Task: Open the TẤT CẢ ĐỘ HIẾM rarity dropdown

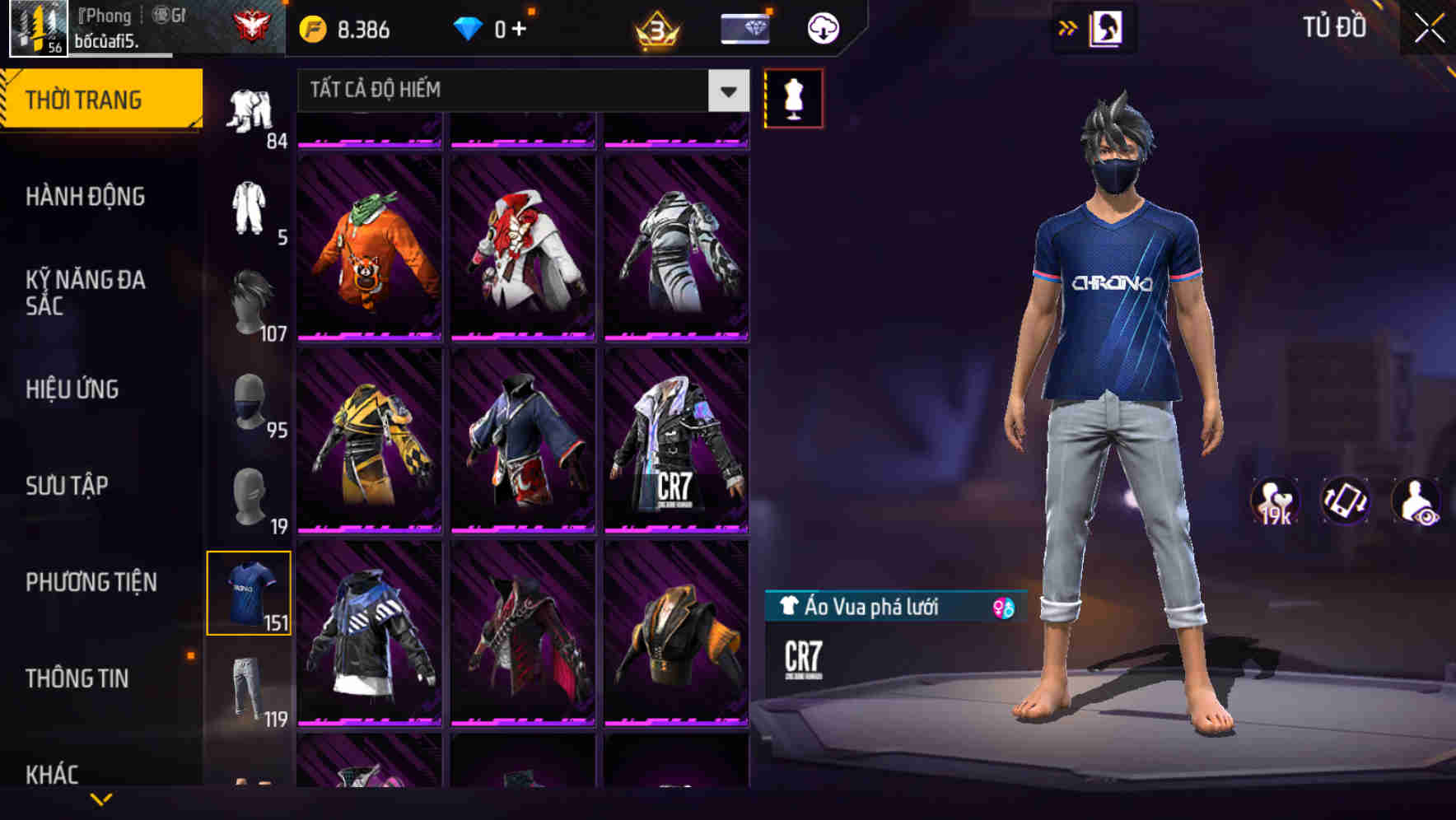Action: pyautogui.click(x=519, y=91)
